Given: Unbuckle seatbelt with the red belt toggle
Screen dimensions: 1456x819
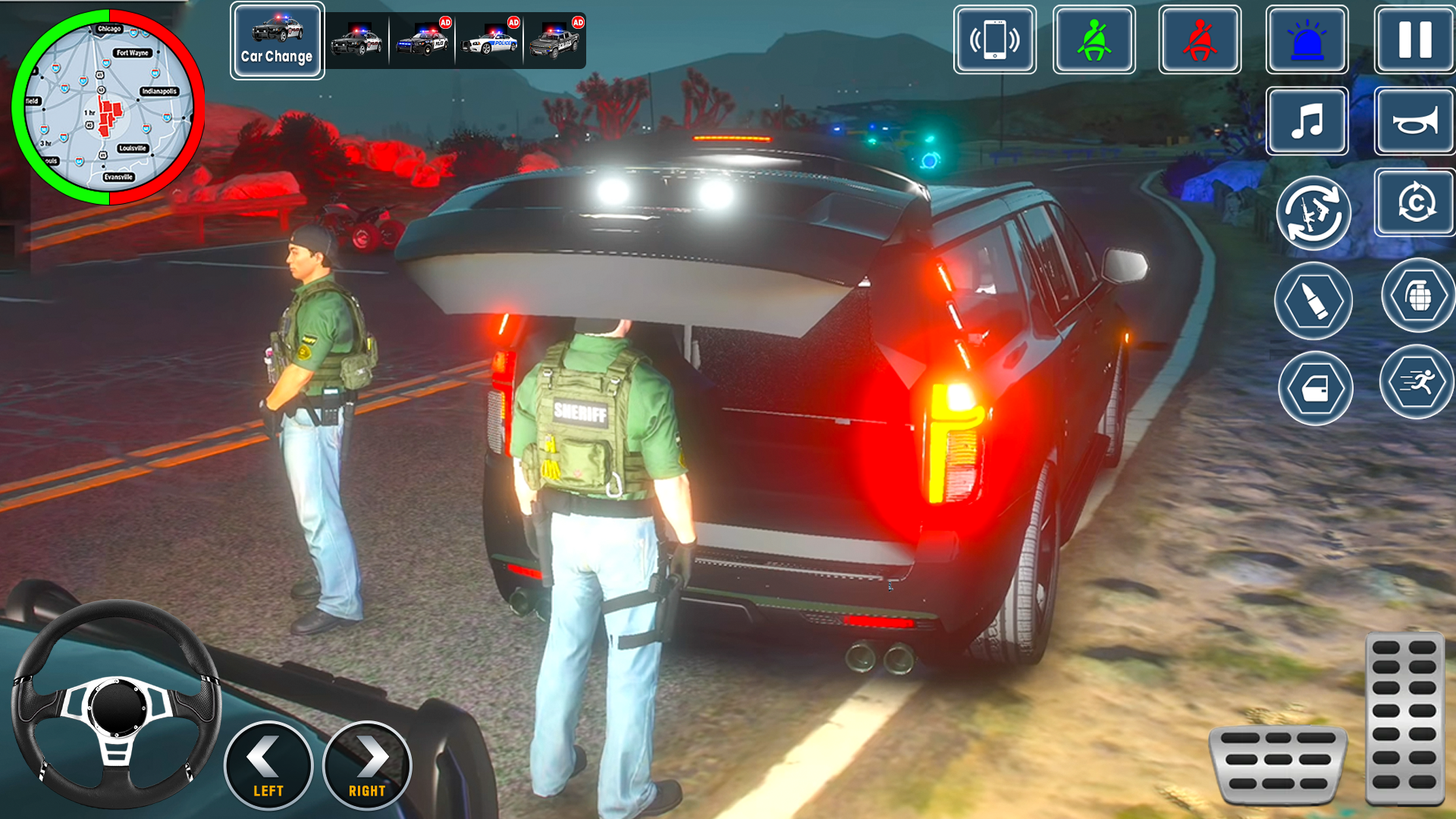Looking at the screenshot, I should [1200, 41].
